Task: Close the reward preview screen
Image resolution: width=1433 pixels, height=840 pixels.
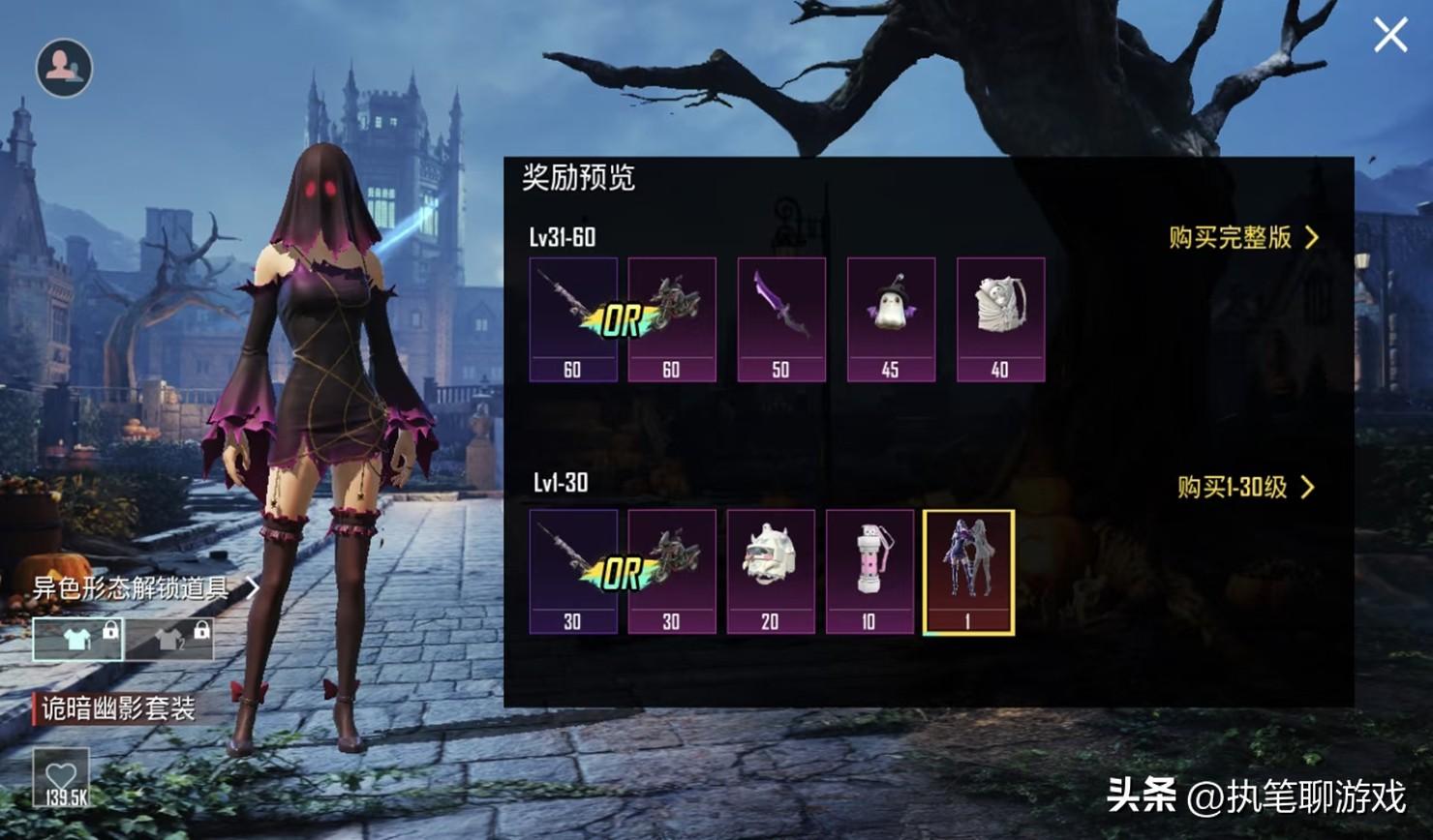Action: 1390,36
